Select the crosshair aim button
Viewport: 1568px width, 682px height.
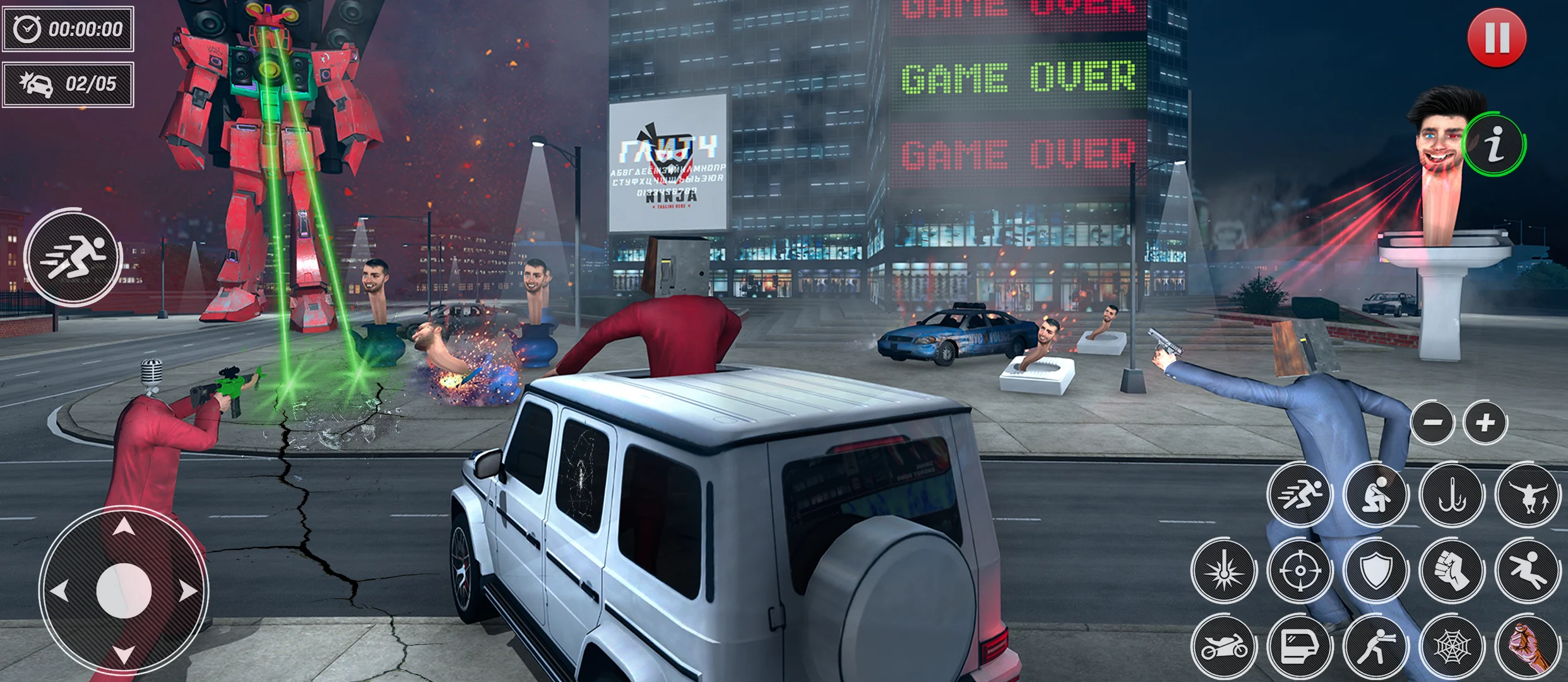(x=1299, y=571)
